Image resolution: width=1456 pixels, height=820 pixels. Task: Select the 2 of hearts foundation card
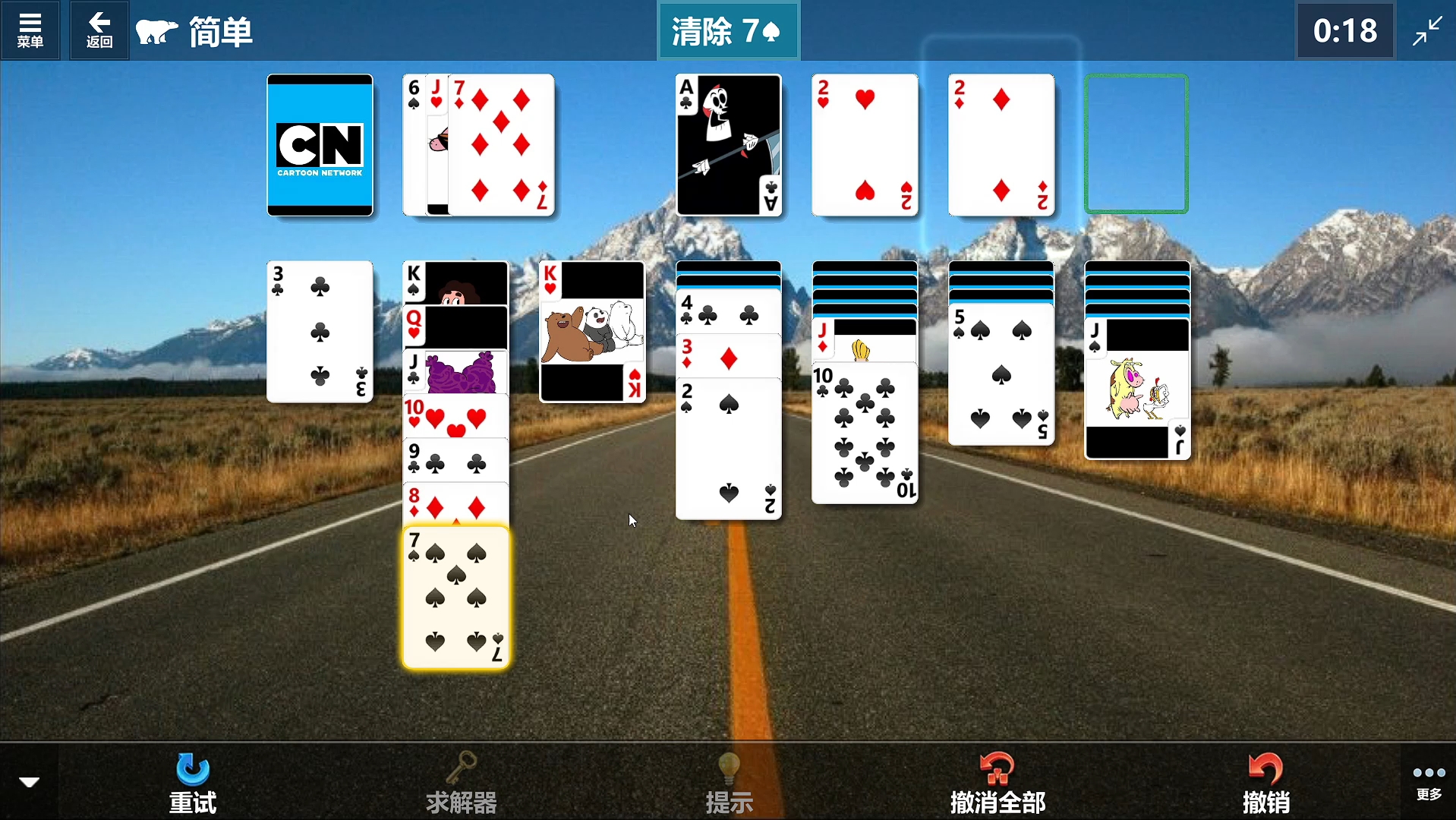[865, 144]
